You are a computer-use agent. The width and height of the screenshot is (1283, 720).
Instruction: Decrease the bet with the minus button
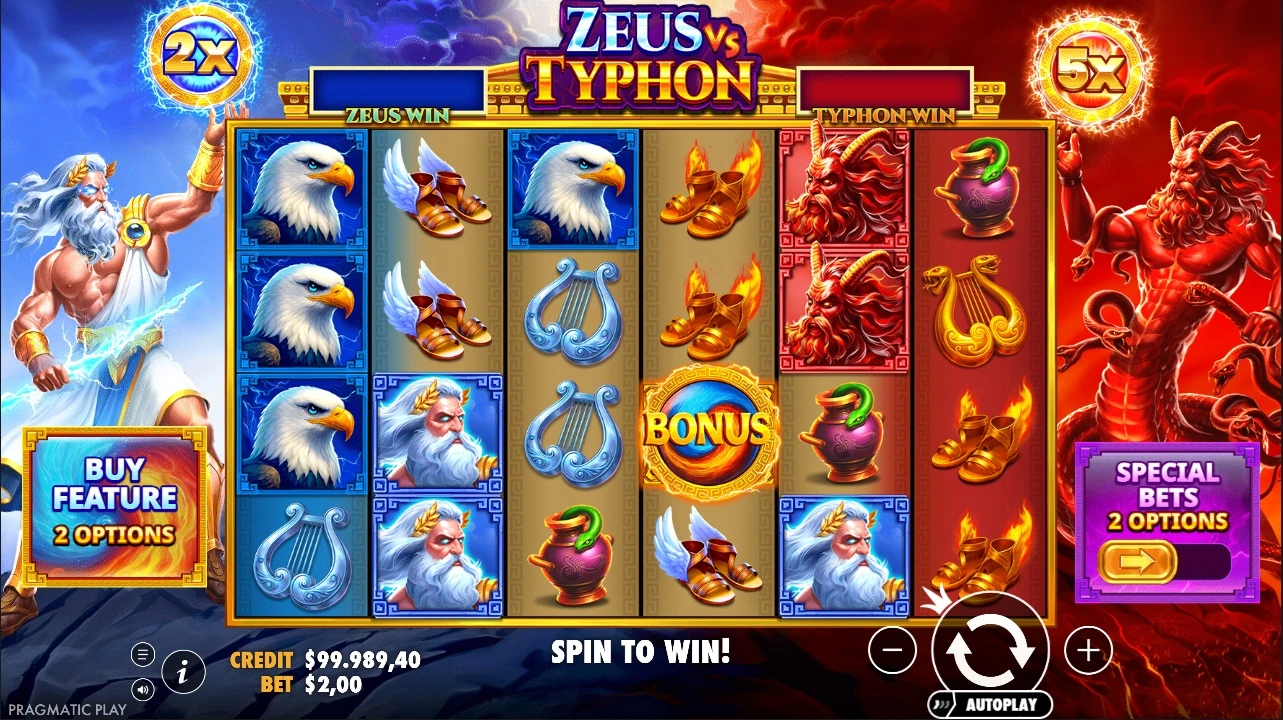892,652
